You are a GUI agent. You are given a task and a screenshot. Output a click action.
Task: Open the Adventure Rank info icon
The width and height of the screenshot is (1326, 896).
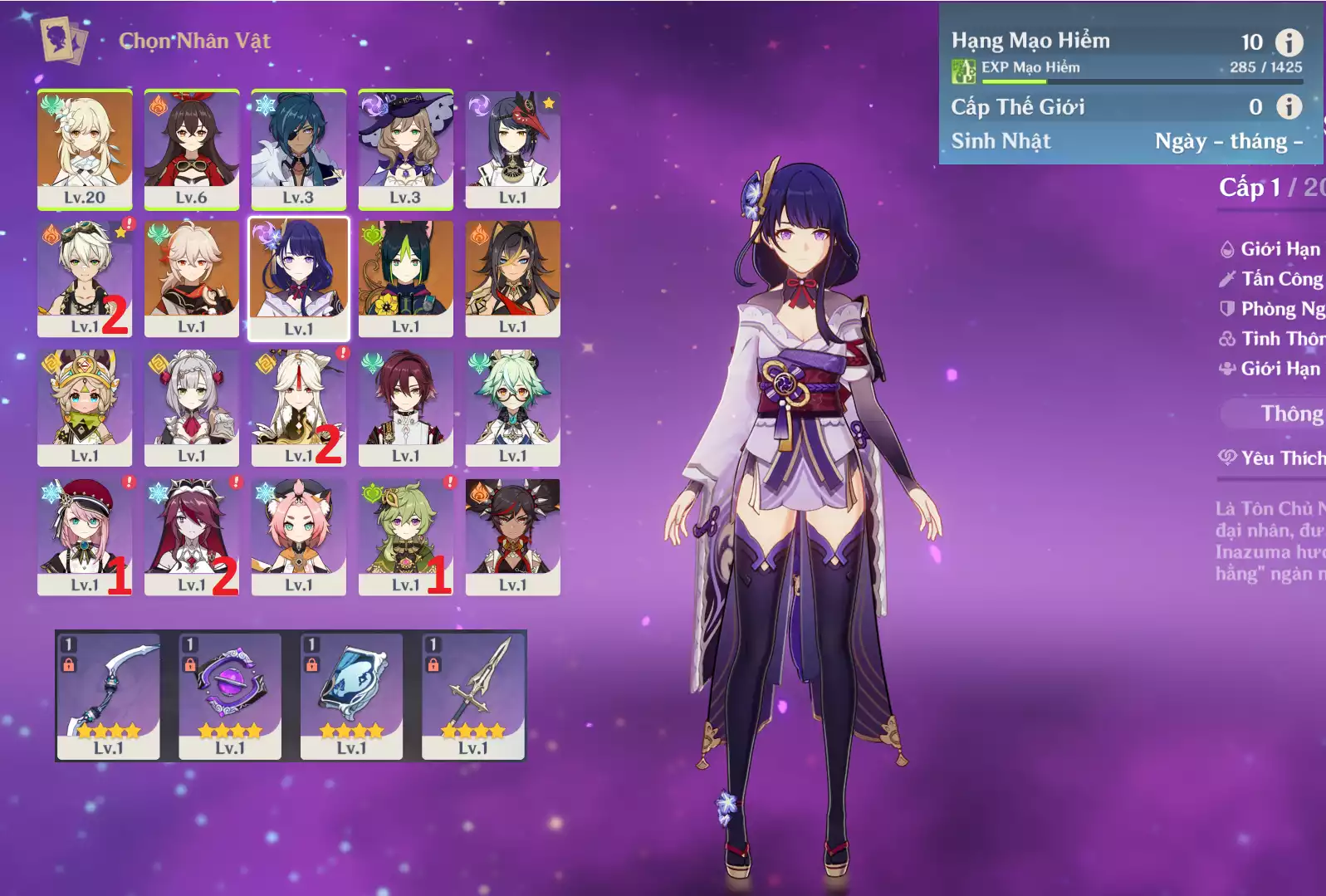(1289, 42)
